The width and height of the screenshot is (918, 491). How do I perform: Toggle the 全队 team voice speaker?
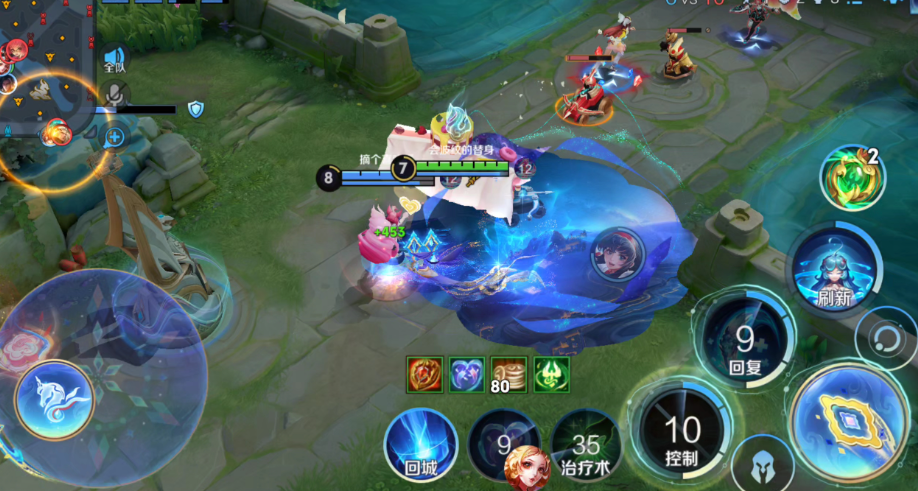coord(116,60)
